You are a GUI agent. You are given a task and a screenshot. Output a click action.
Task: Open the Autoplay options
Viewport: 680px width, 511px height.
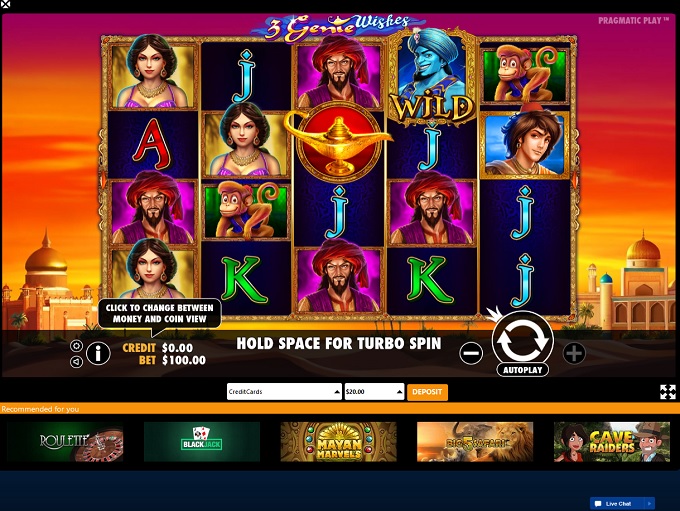tap(522, 369)
